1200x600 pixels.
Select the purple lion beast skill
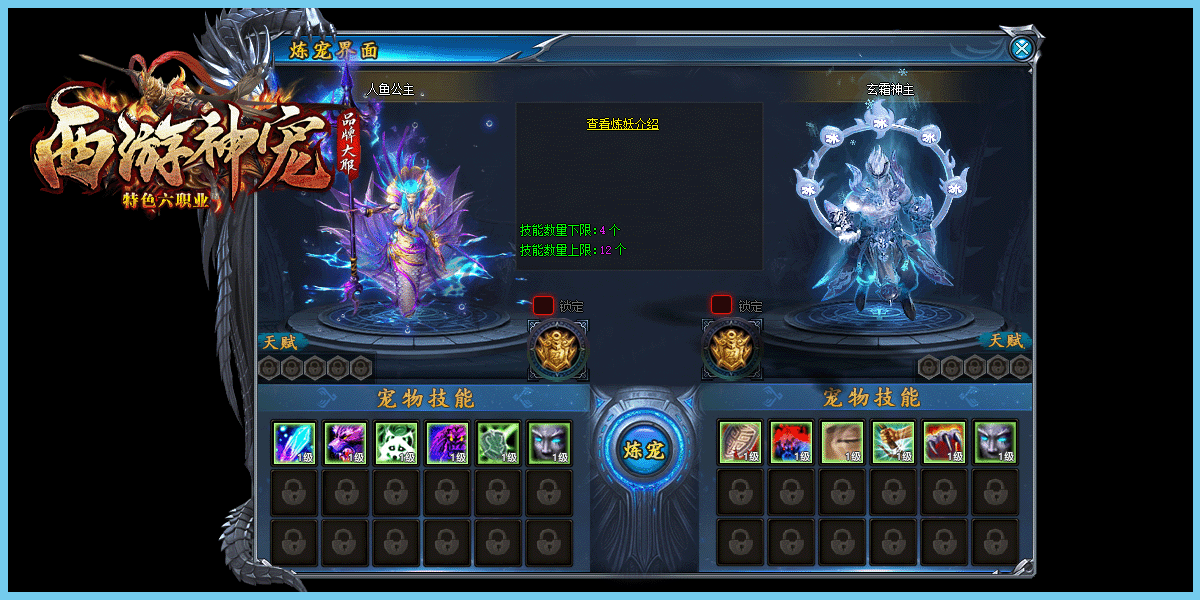point(447,443)
